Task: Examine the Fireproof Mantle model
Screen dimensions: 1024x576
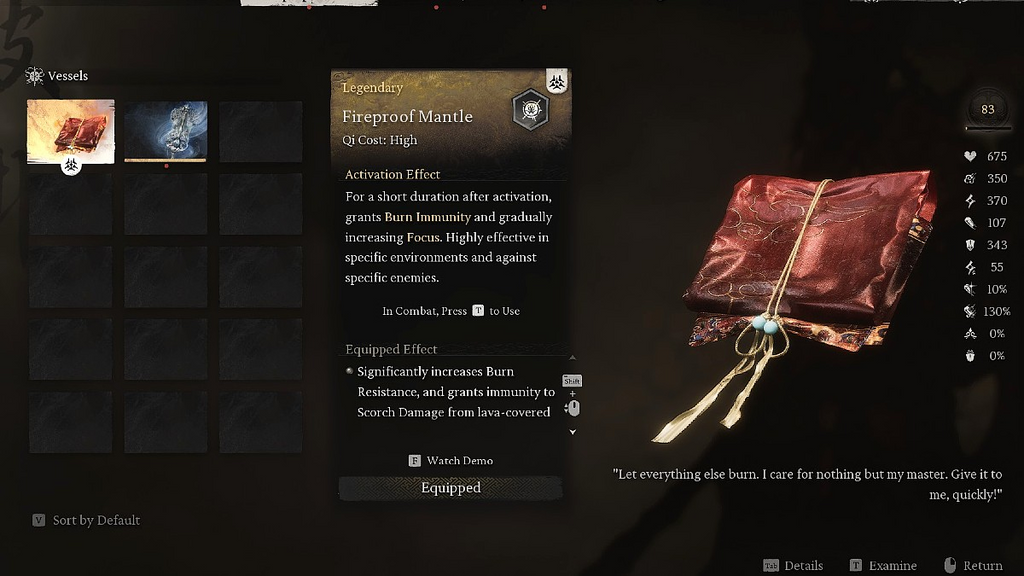Action: coord(883,566)
